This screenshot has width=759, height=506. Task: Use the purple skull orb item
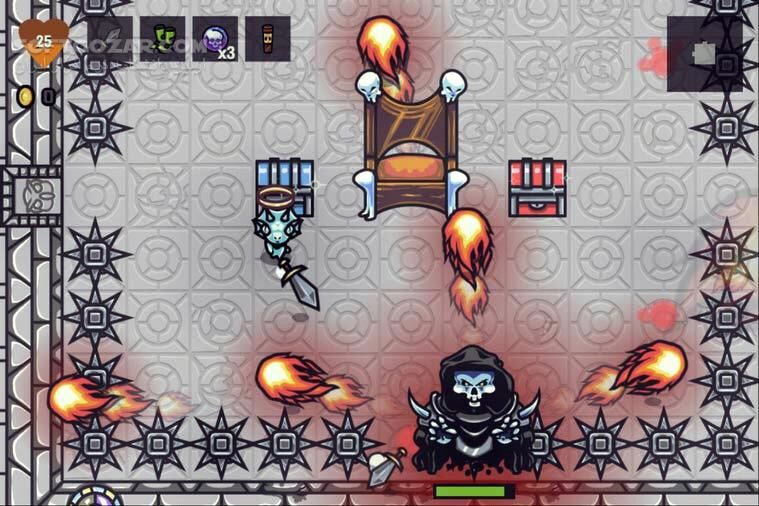click(215, 39)
